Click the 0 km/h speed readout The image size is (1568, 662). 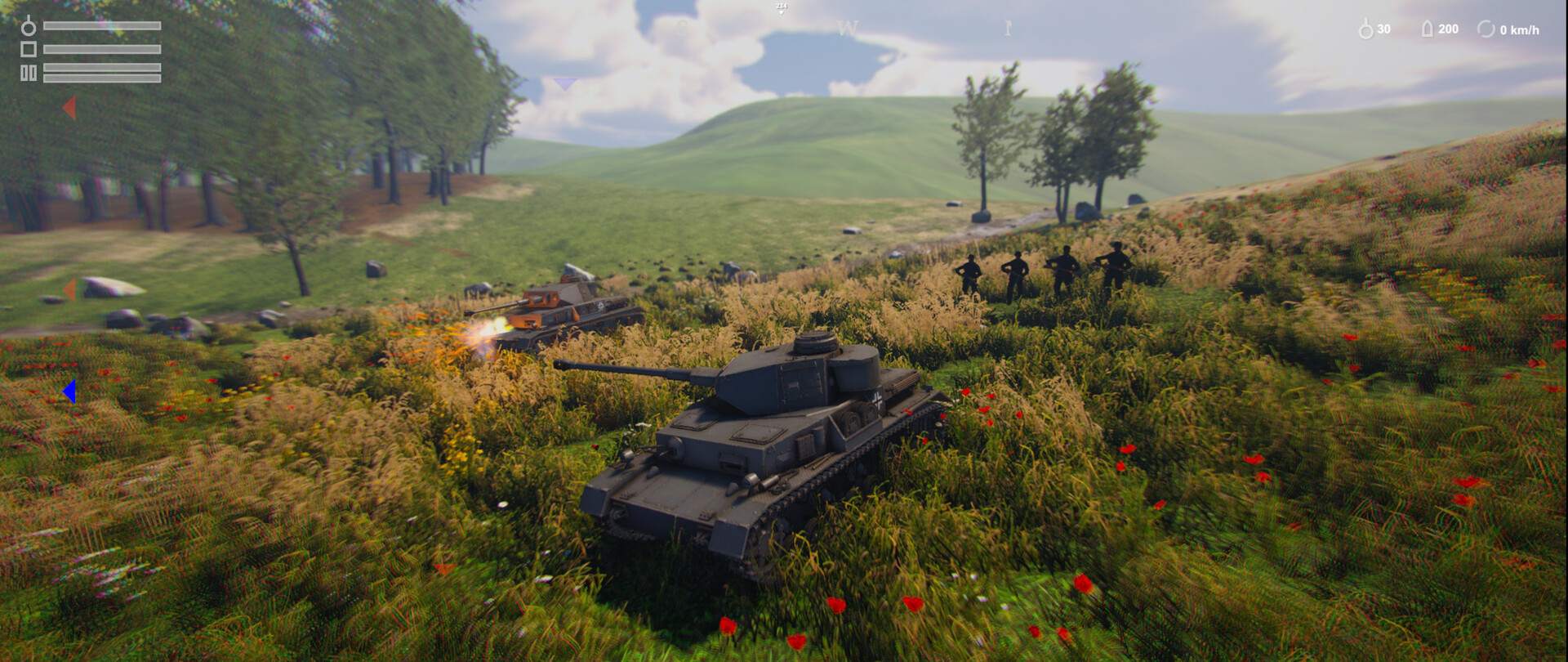pos(1520,30)
